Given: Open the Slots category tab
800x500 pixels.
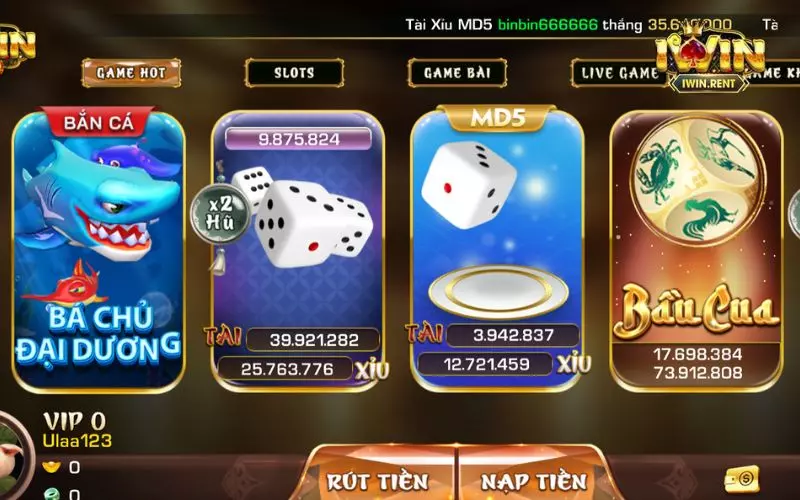Looking at the screenshot, I should [x=294, y=72].
